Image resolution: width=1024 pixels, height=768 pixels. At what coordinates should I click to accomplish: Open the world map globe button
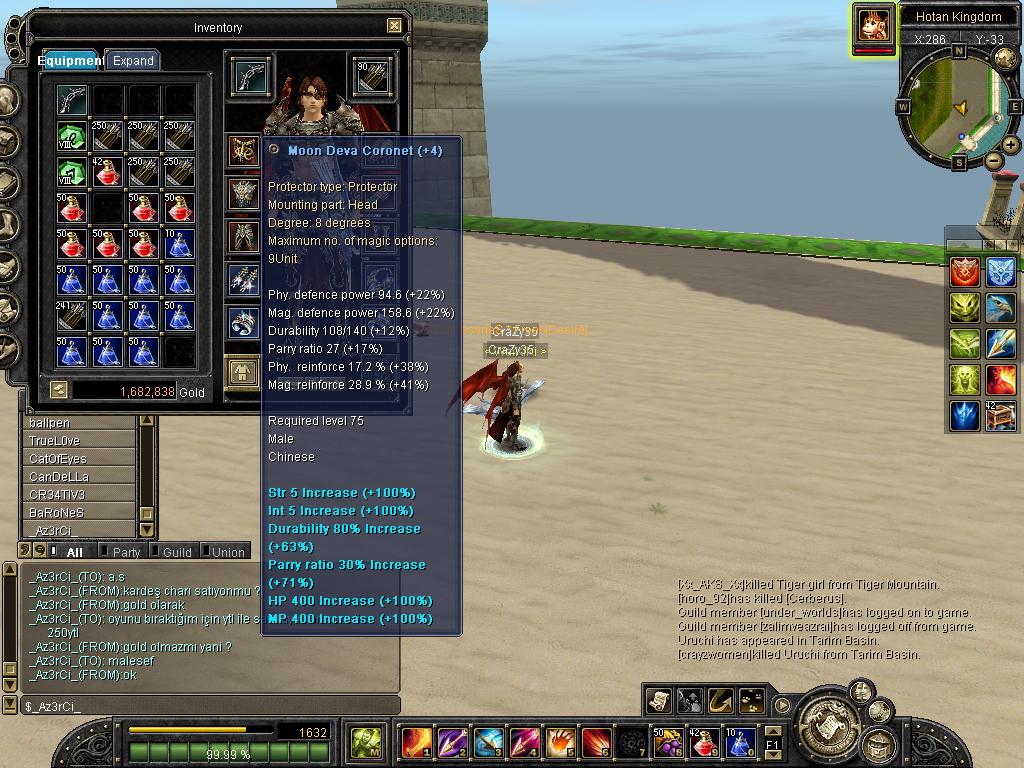click(1004, 57)
